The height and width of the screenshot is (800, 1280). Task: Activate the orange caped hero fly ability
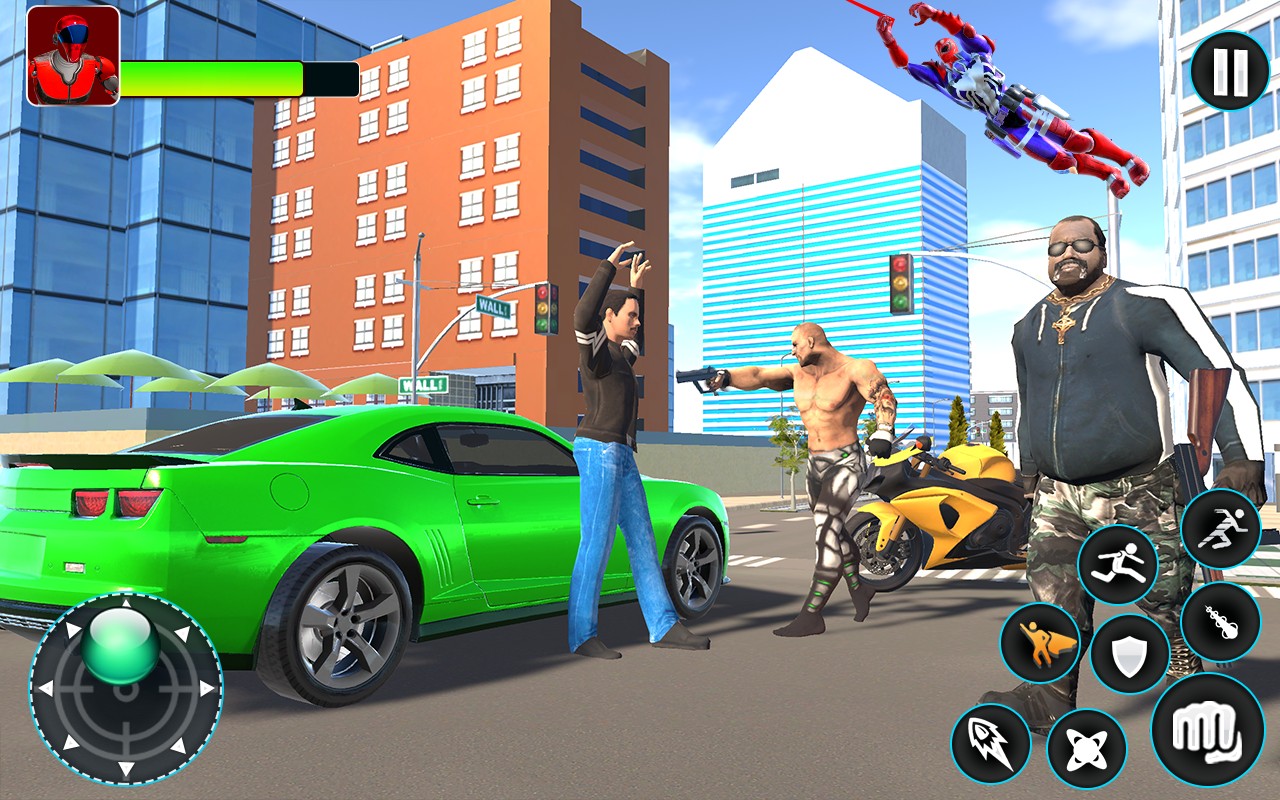[1039, 643]
